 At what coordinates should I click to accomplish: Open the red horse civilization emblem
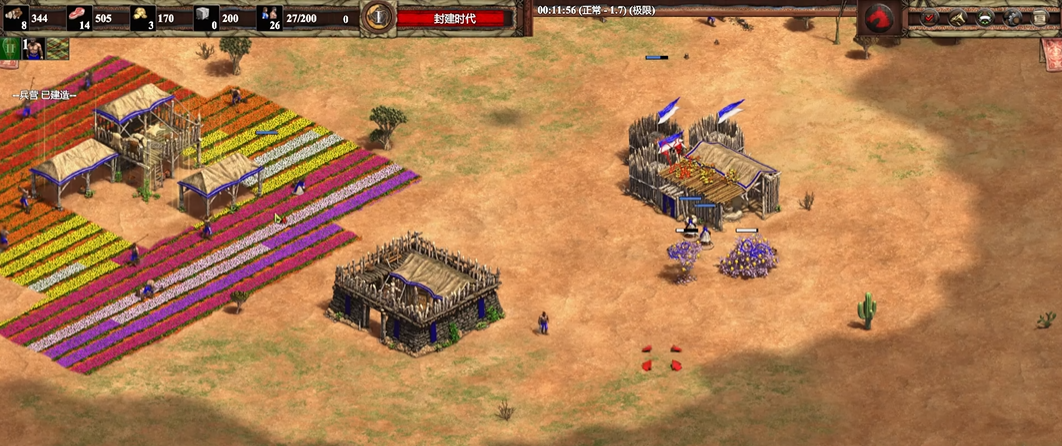[x=879, y=17]
